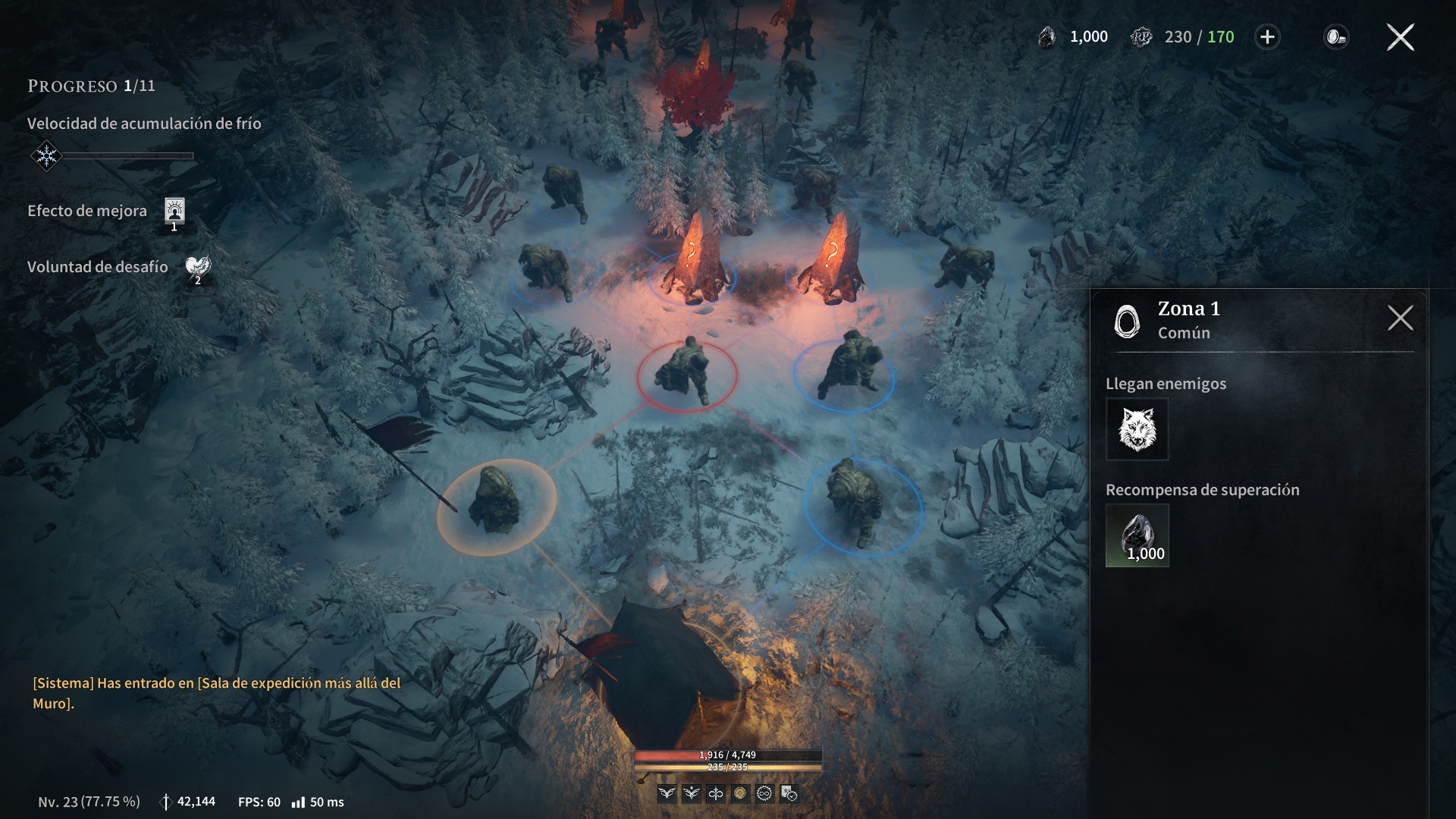Close the expedition map screen

tap(1400, 37)
